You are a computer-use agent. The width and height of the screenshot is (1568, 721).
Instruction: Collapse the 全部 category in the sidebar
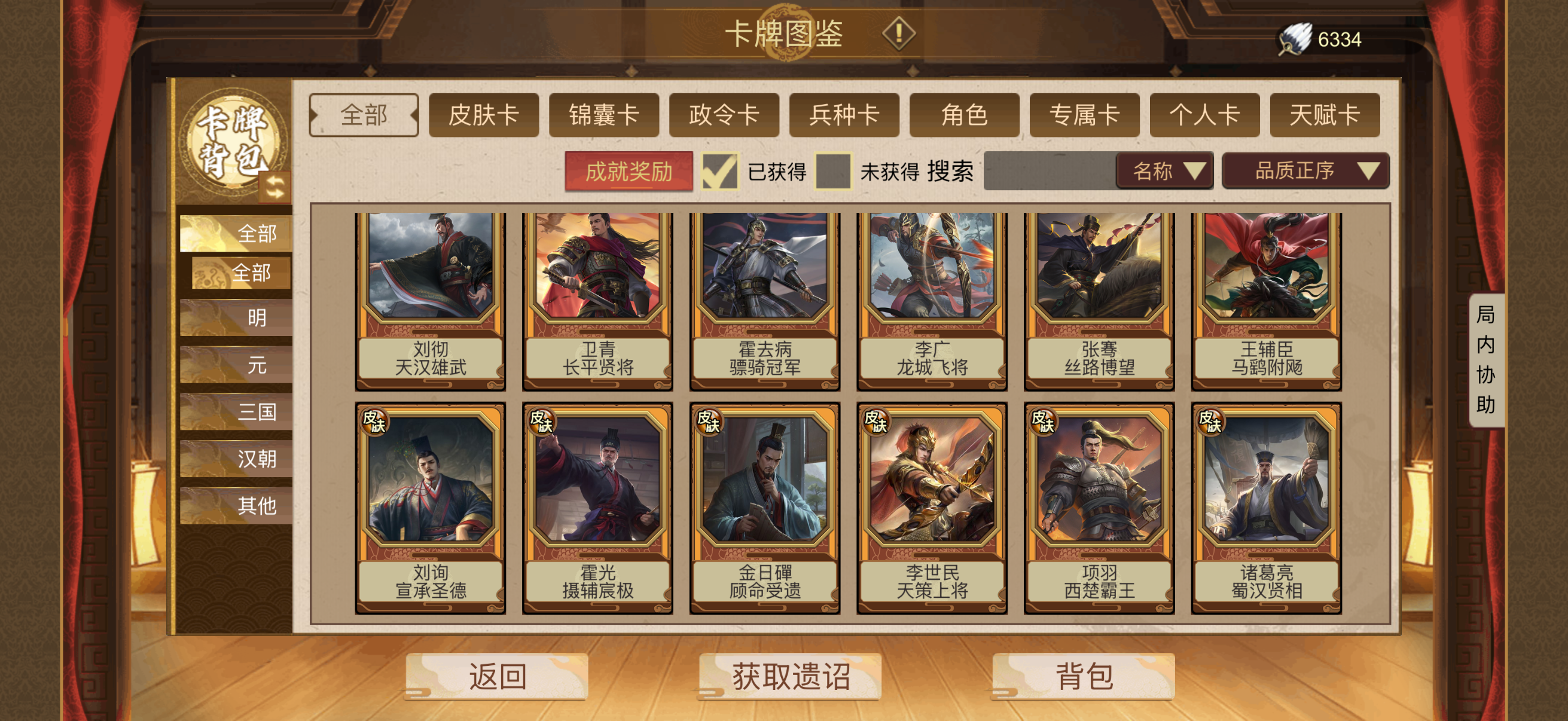[257, 233]
